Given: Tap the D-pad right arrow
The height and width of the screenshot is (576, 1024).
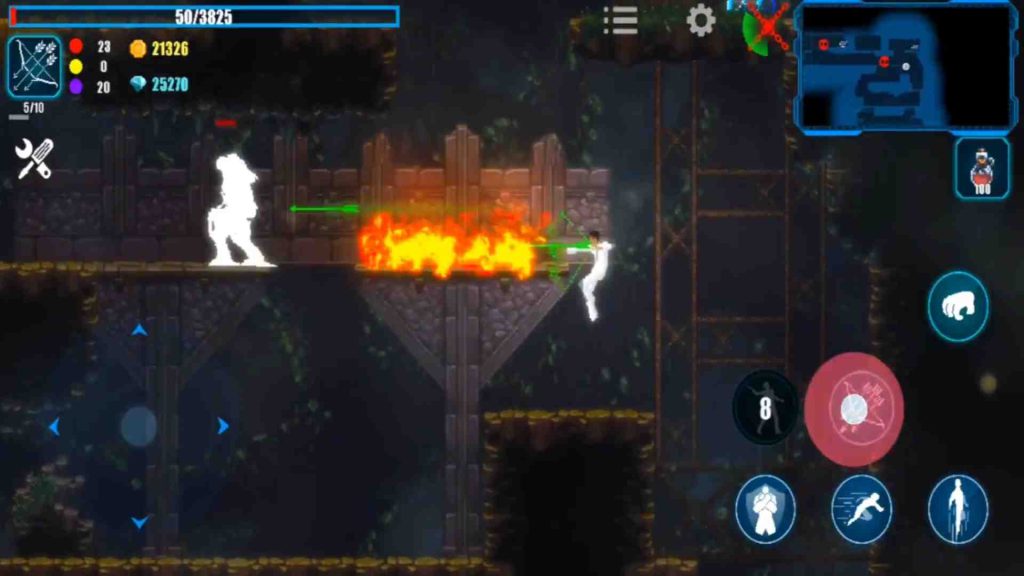Looking at the screenshot, I should [x=223, y=427].
